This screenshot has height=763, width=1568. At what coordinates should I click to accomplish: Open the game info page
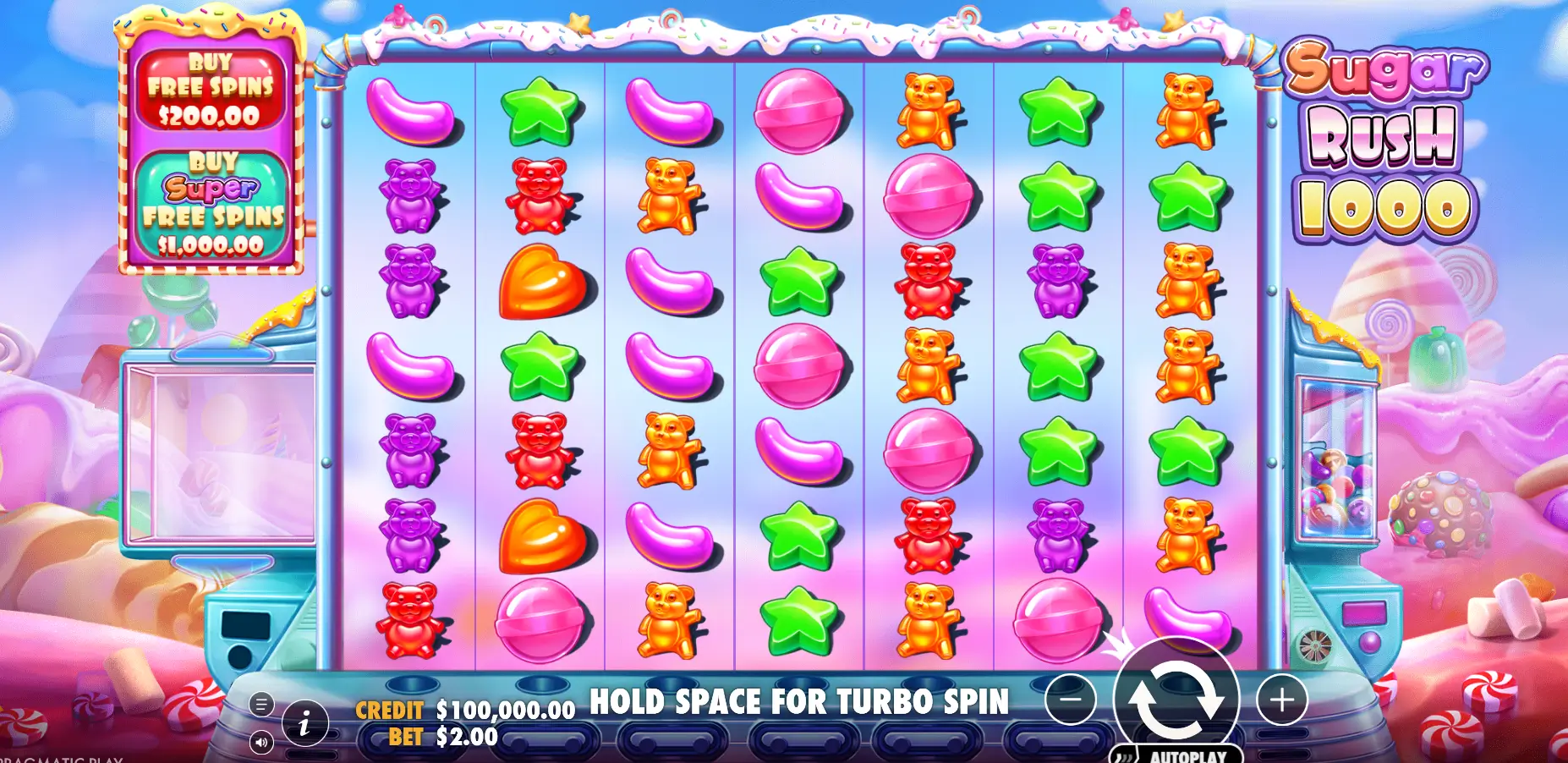pyautogui.click(x=304, y=722)
